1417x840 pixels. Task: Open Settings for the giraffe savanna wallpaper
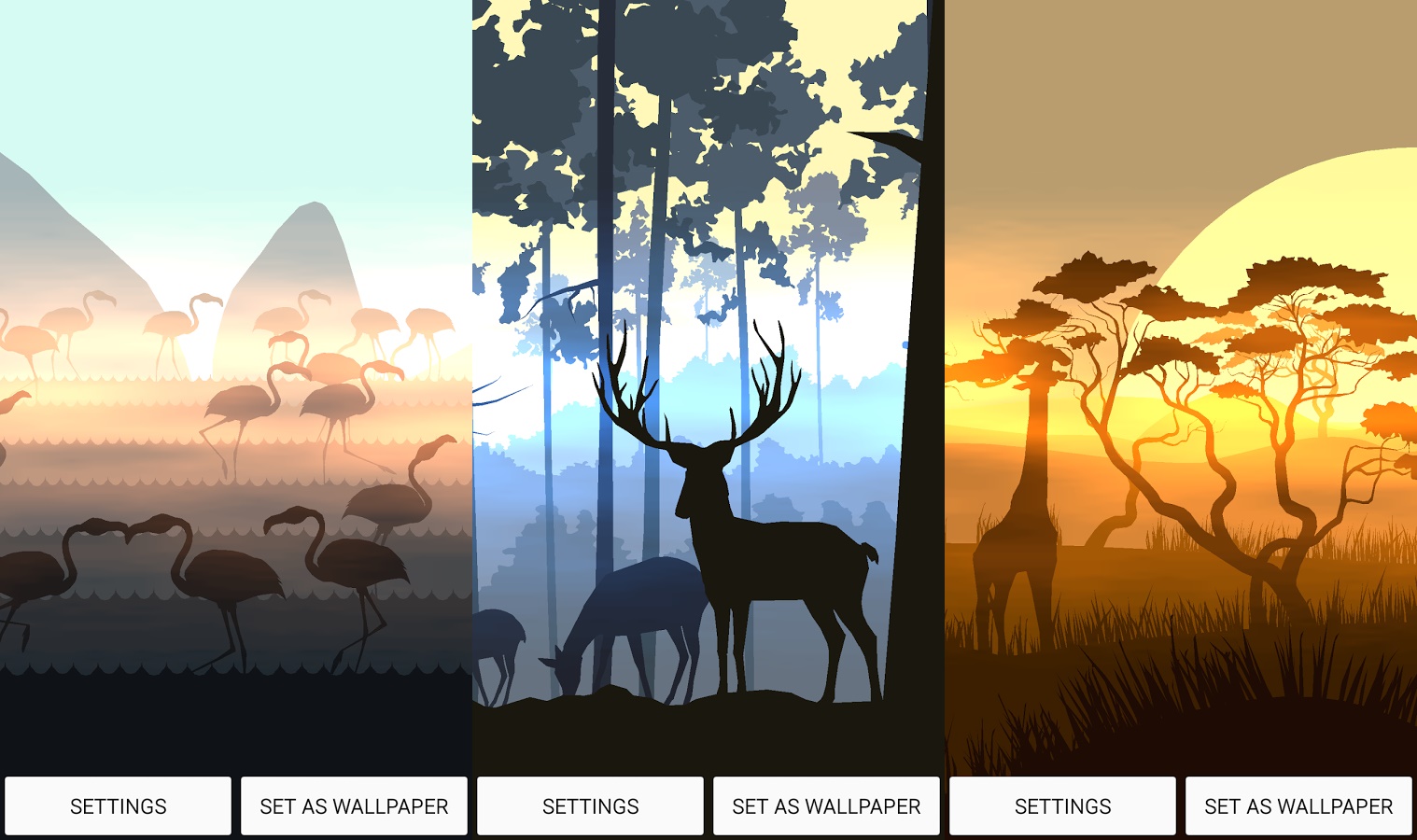click(x=1061, y=805)
